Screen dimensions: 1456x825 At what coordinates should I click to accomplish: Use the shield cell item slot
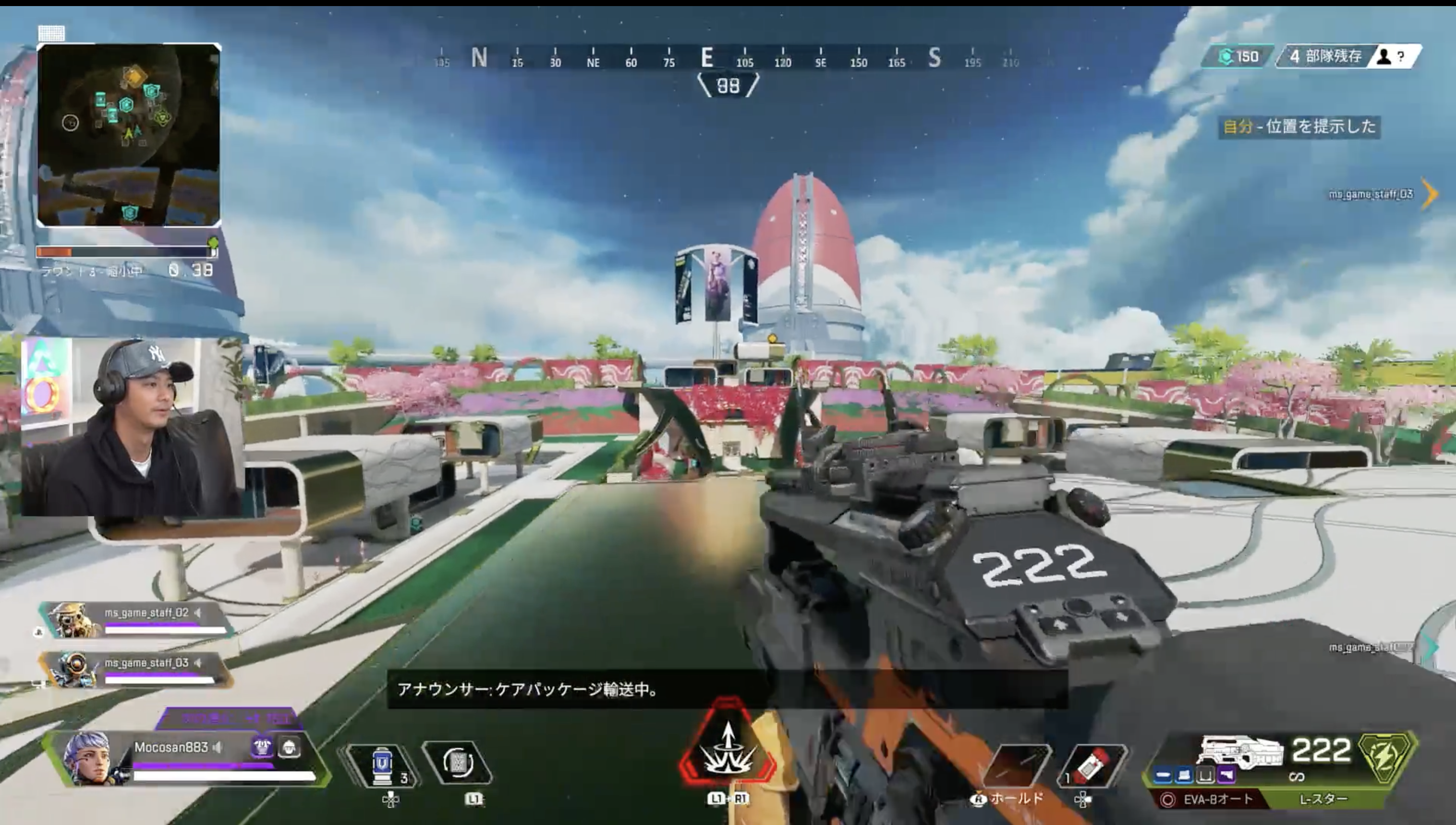click(x=383, y=765)
